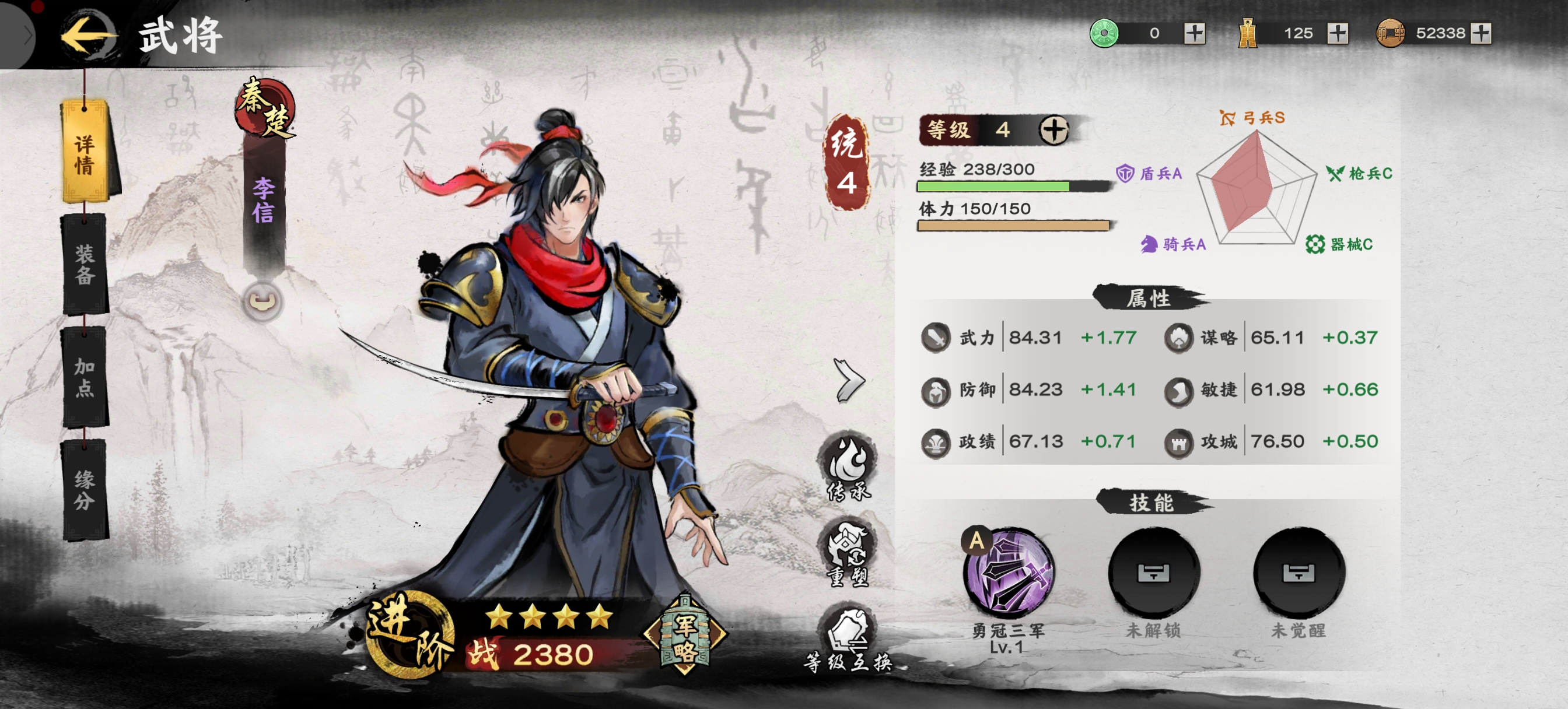Expand the collapsed side panel arrow
The image size is (1568, 709).
click(x=24, y=36)
